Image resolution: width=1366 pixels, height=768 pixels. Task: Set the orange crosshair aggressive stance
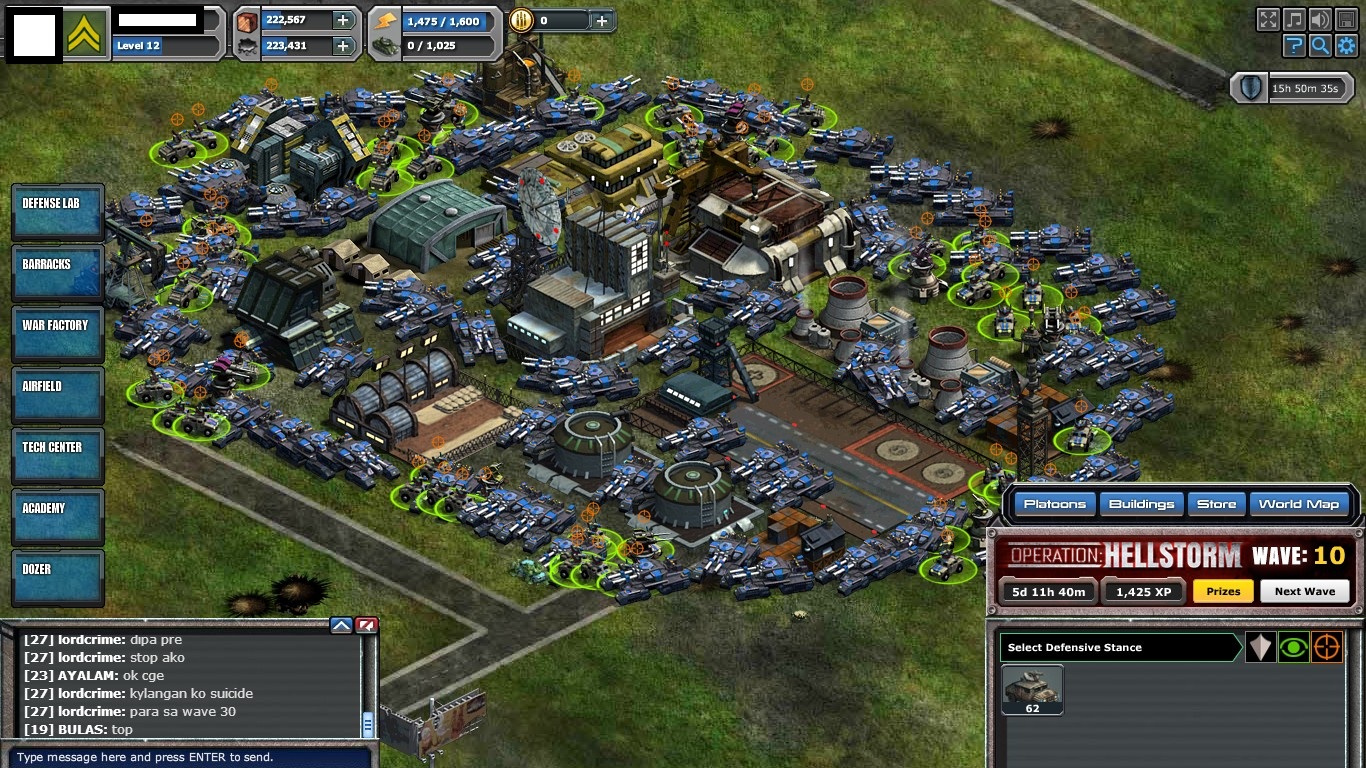1326,647
